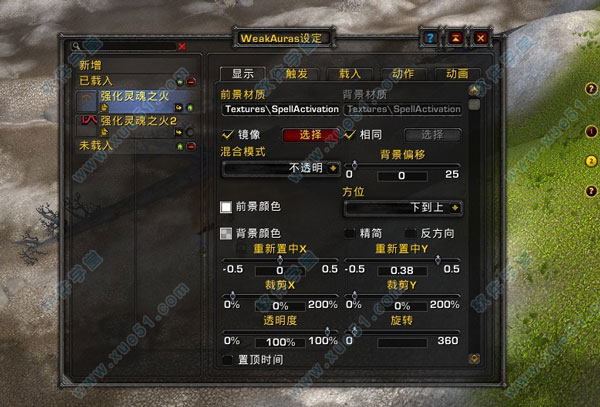Pick the 前景颜色 color swatch
The height and width of the screenshot is (407, 600).
point(226,207)
